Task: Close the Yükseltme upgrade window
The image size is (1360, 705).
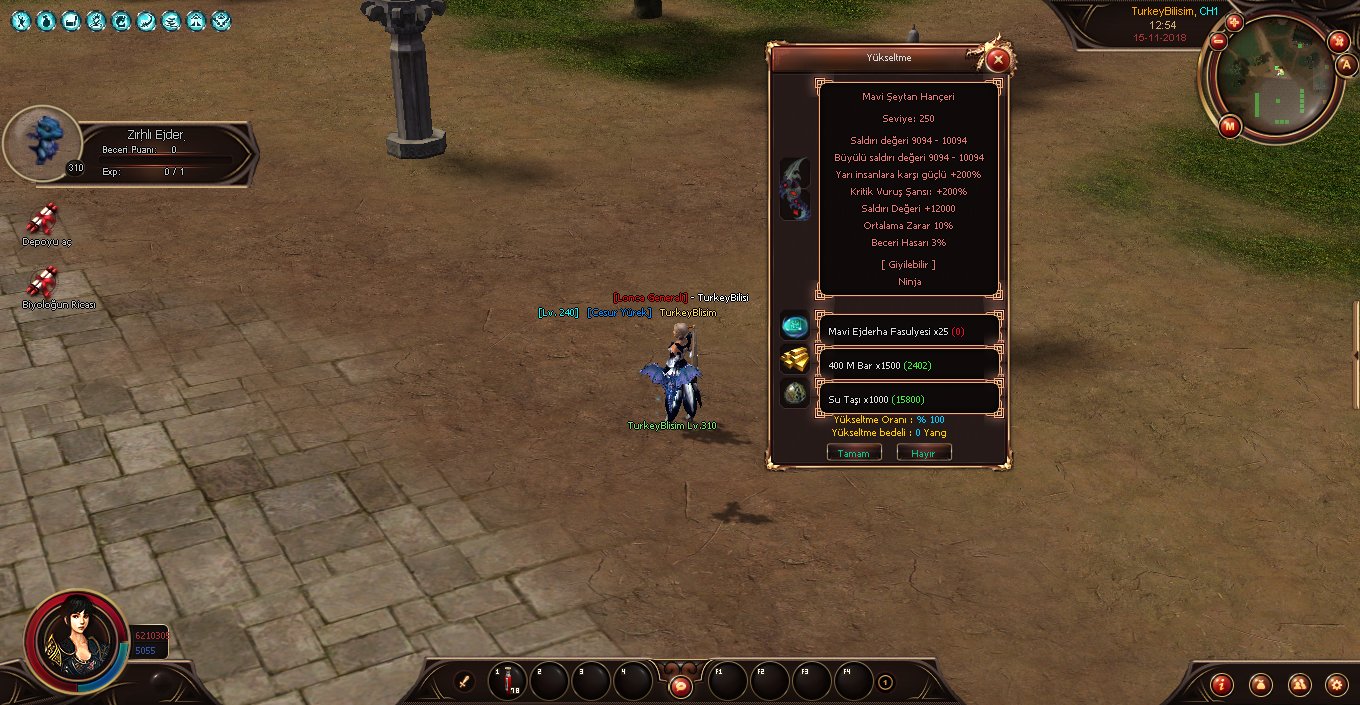Action: [997, 60]
